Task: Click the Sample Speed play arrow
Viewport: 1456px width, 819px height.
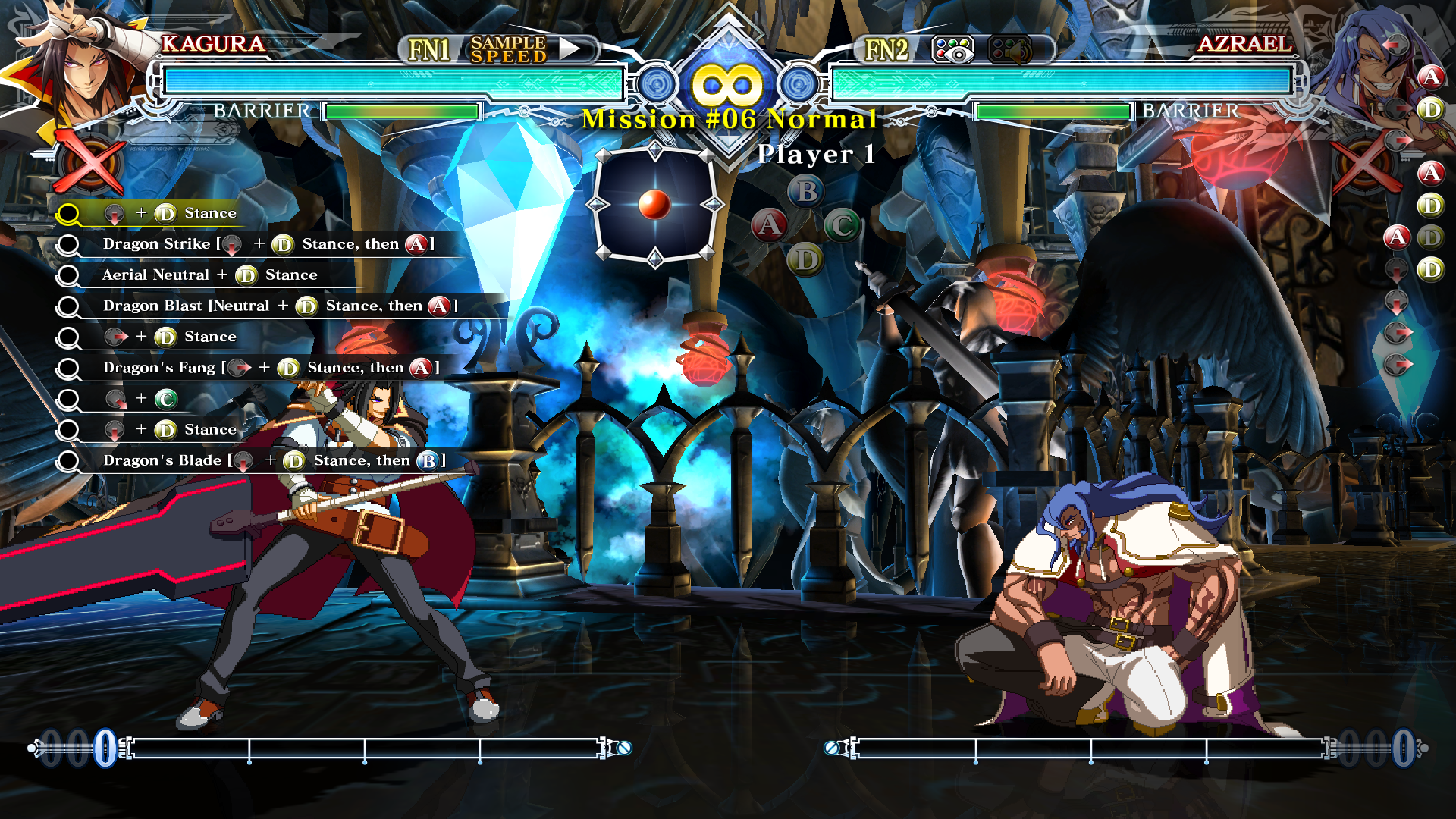Action: pyautogui.click(x=570, y=49)
